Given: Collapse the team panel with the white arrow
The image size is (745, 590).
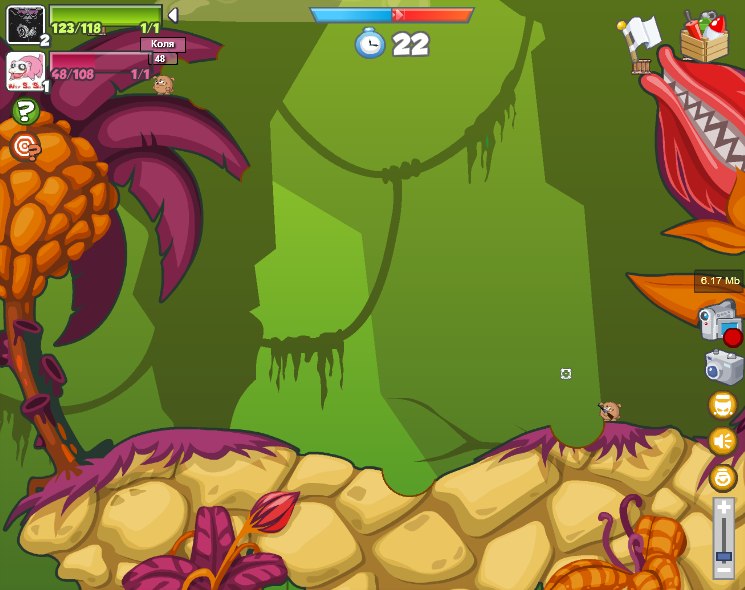Looking at the screenshot, I should pyautogui.click(x=172, y=15).
